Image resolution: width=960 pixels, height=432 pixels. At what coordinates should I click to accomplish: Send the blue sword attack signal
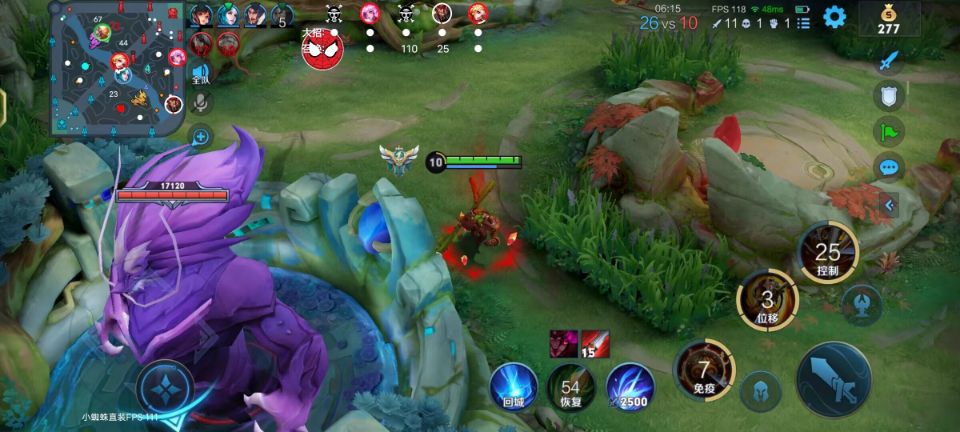click(x=889, y=60)
